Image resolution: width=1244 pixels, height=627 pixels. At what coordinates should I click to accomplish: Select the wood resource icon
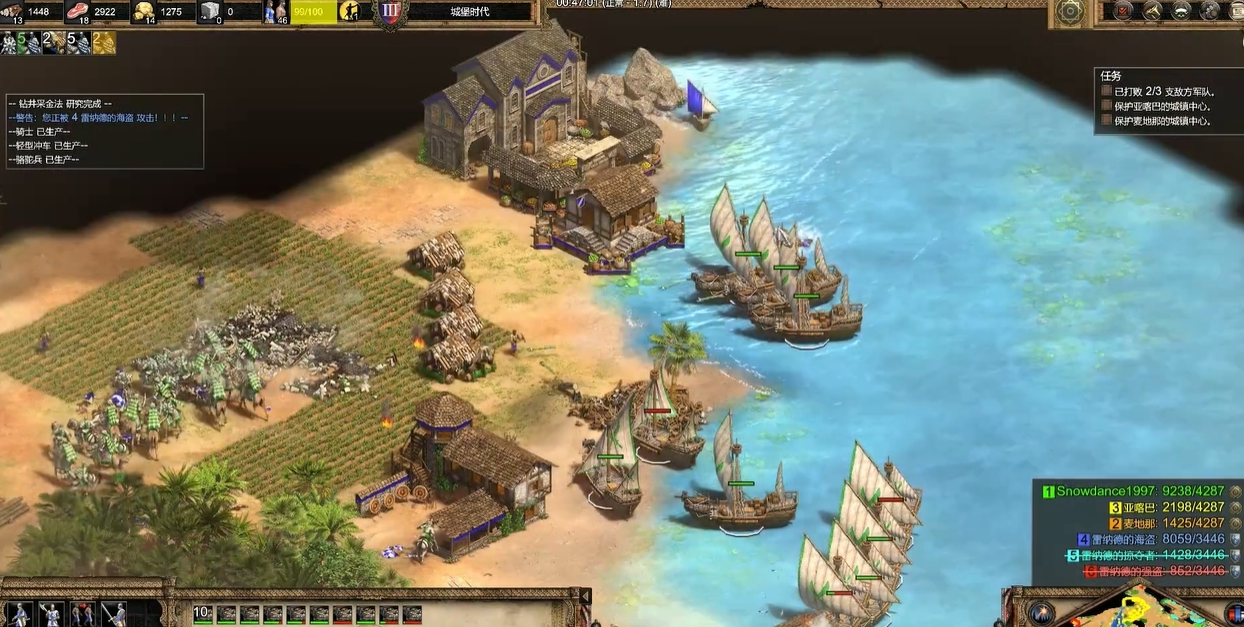(12, 12)
